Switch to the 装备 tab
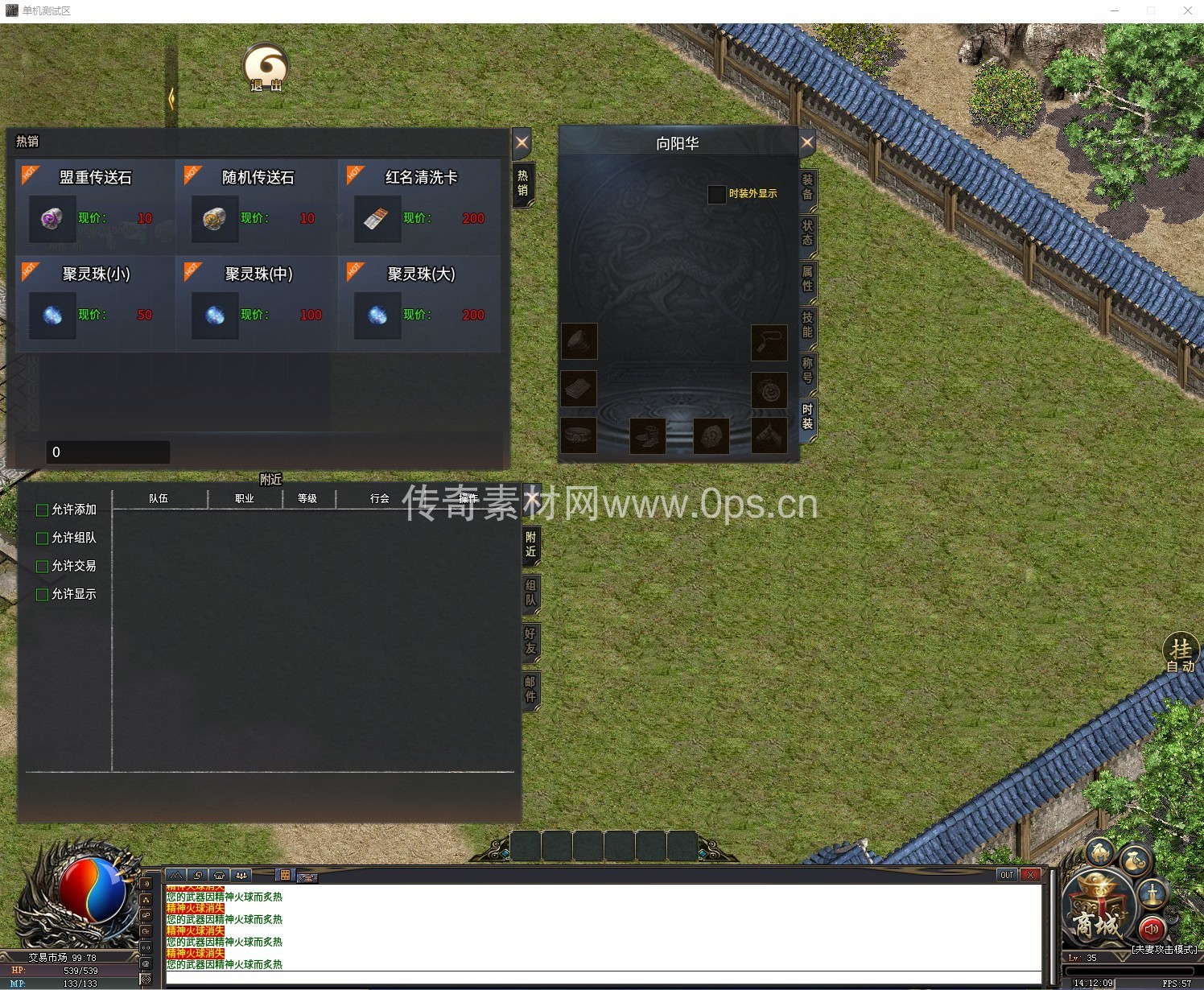 pos(807,188)
